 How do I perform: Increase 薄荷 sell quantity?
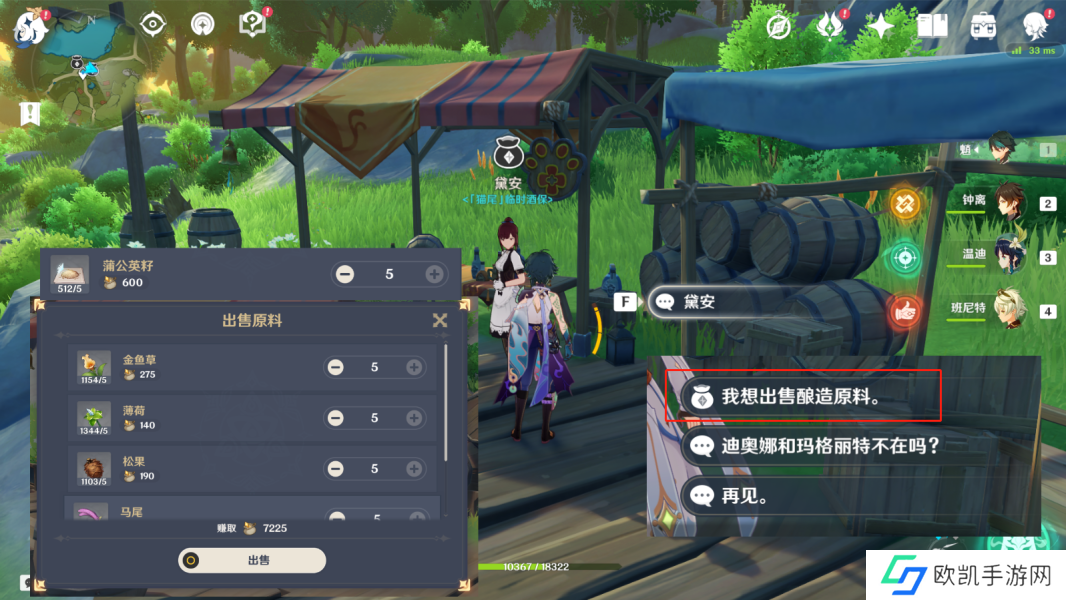(414, 418)
